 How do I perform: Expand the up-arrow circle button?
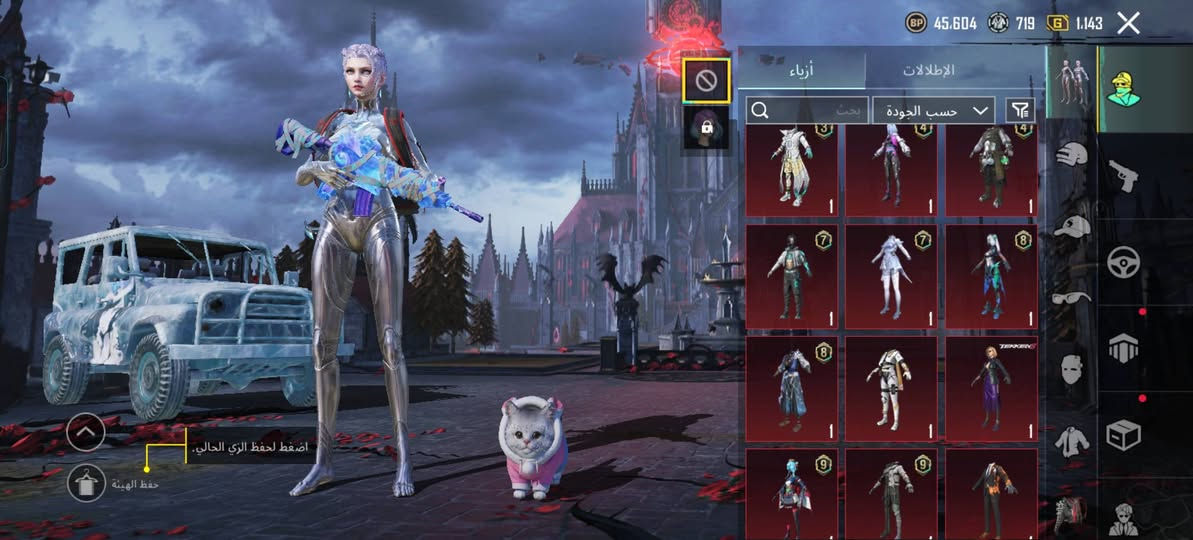[x=87, y=432]
